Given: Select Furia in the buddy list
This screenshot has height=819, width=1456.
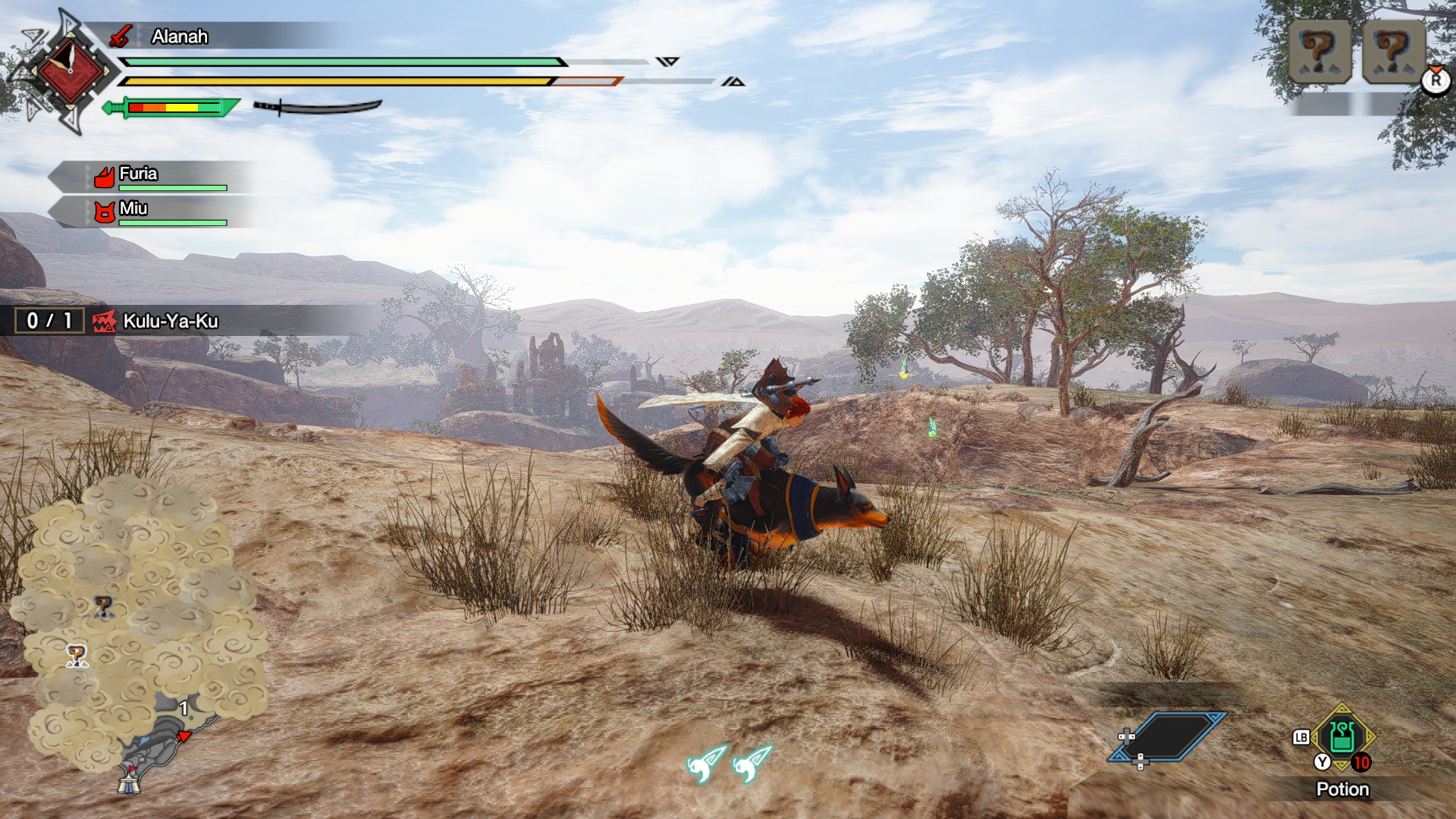Looking at the screenshot, I should coord(139,174).
